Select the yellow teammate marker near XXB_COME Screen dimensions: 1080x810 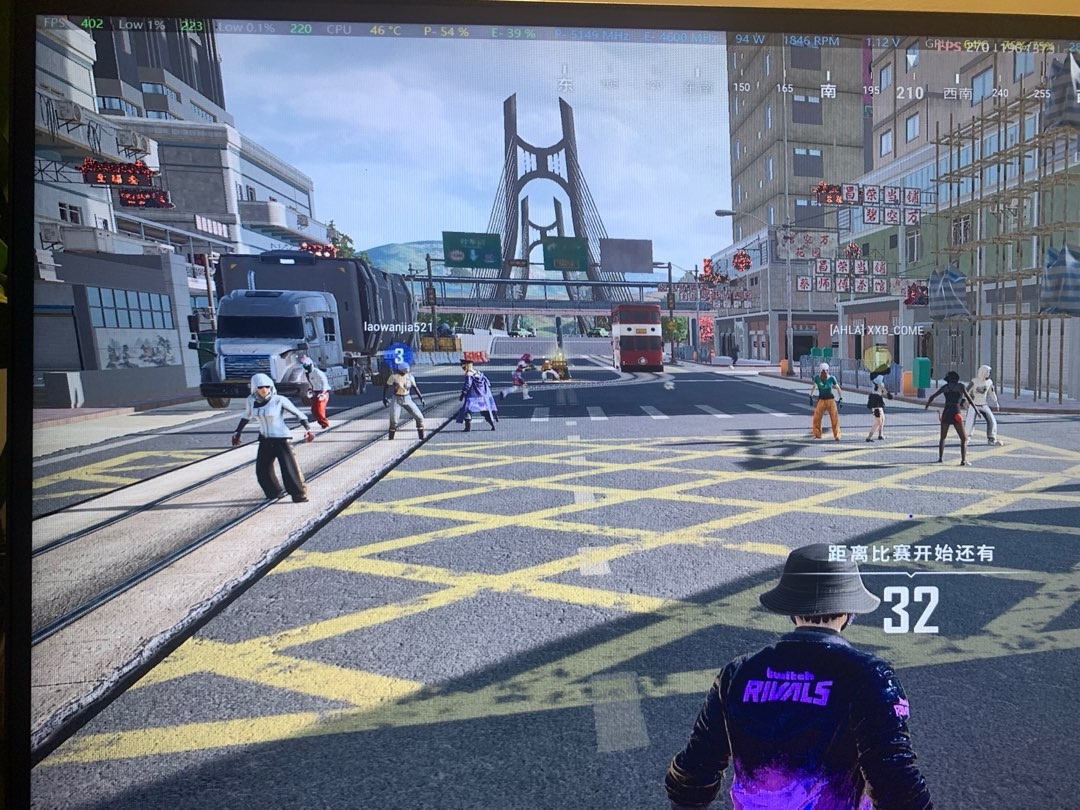(877, 357)
